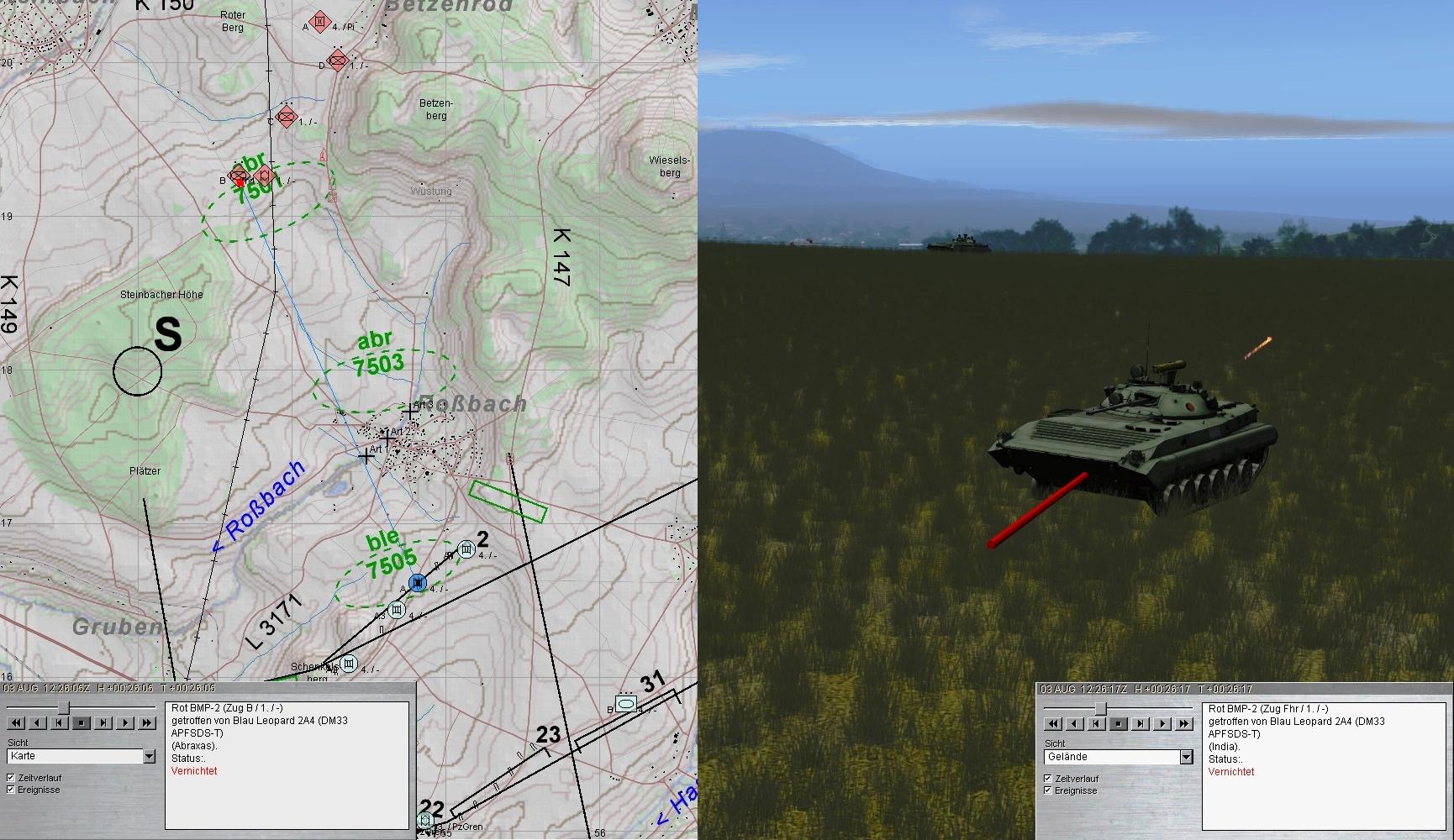Play forward in the Karte replay panel
Screen dimensions: 1454x840
tap(125, 722)
